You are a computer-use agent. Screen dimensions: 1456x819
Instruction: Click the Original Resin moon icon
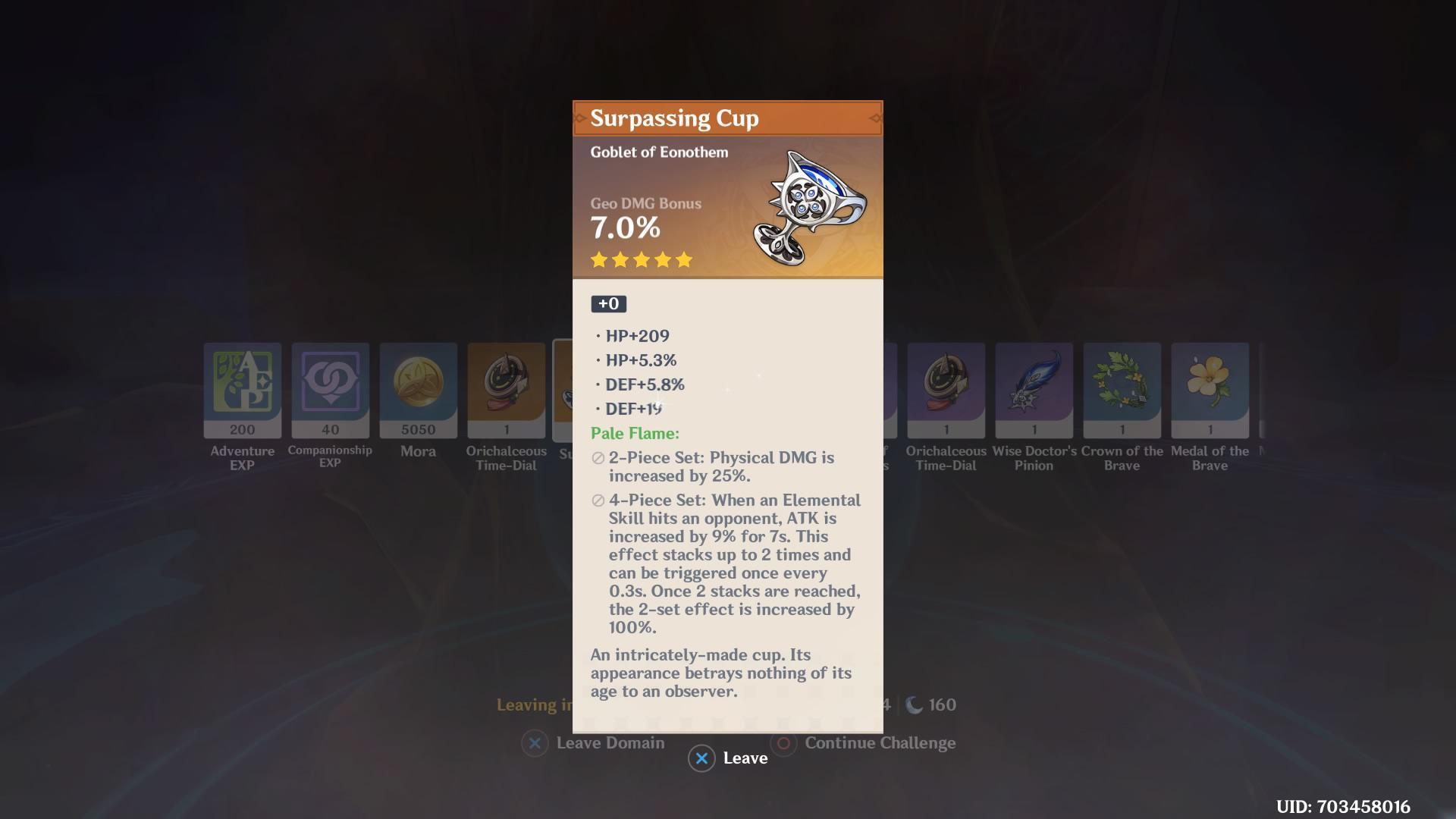[x=914, y=704]
